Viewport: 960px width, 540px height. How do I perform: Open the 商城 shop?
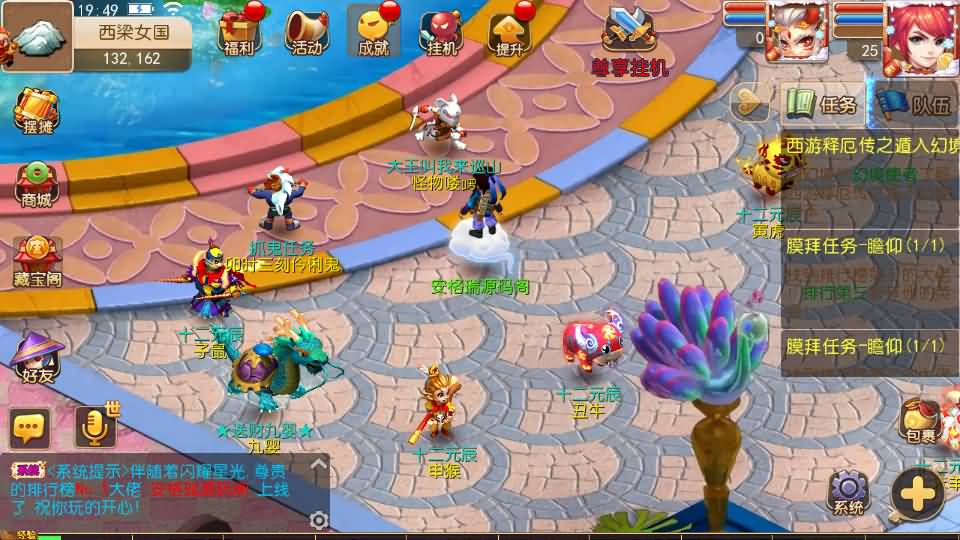tap(36, 184)
